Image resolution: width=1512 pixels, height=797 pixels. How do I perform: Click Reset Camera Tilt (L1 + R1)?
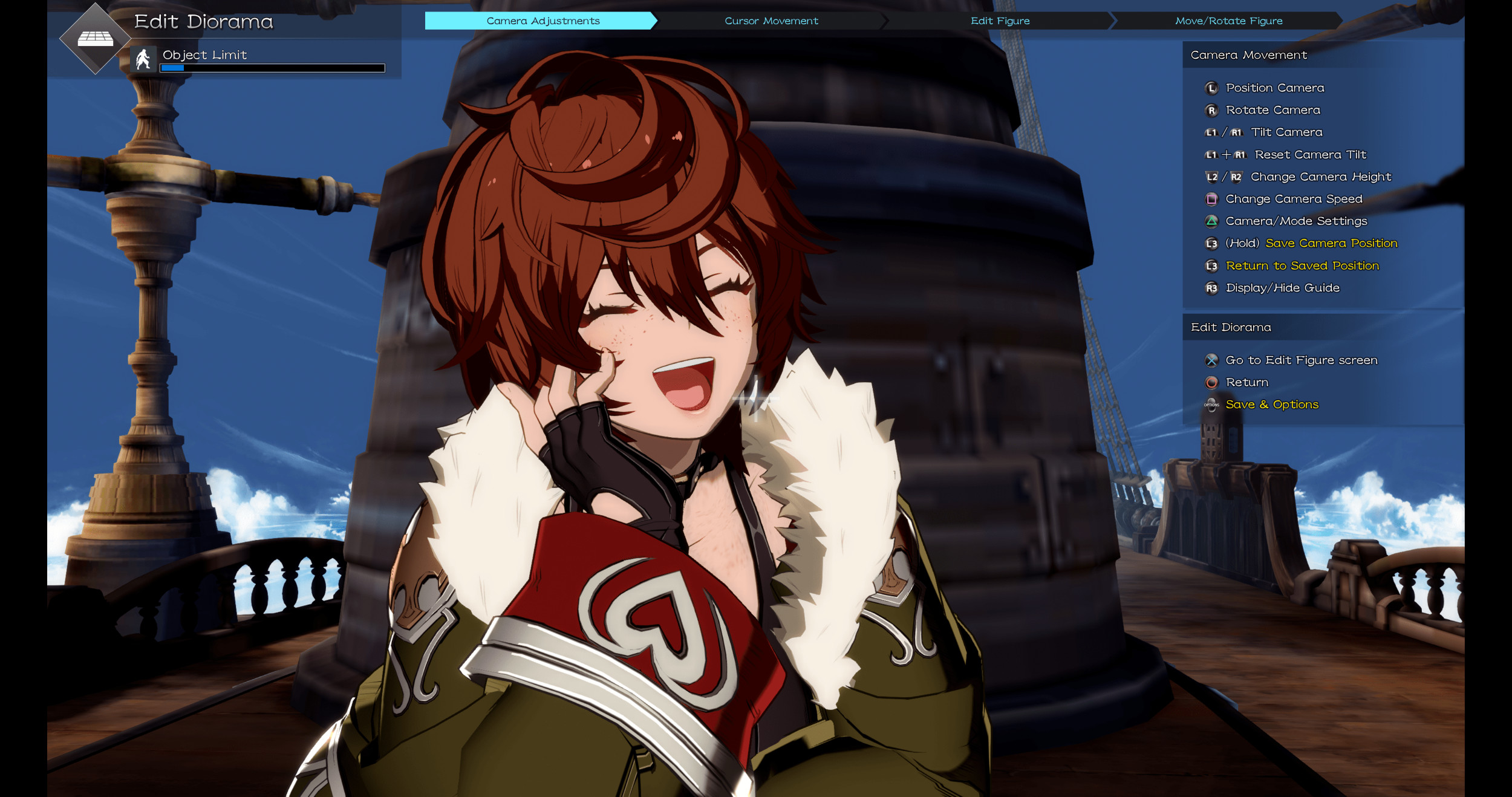1310,154
